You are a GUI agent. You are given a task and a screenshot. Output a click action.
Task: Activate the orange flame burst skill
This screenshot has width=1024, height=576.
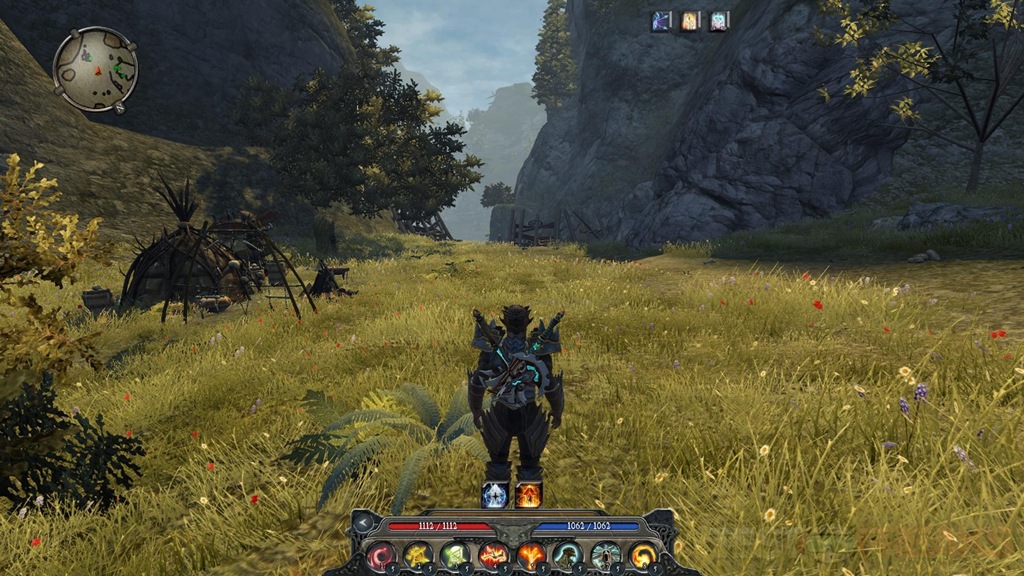531,555
